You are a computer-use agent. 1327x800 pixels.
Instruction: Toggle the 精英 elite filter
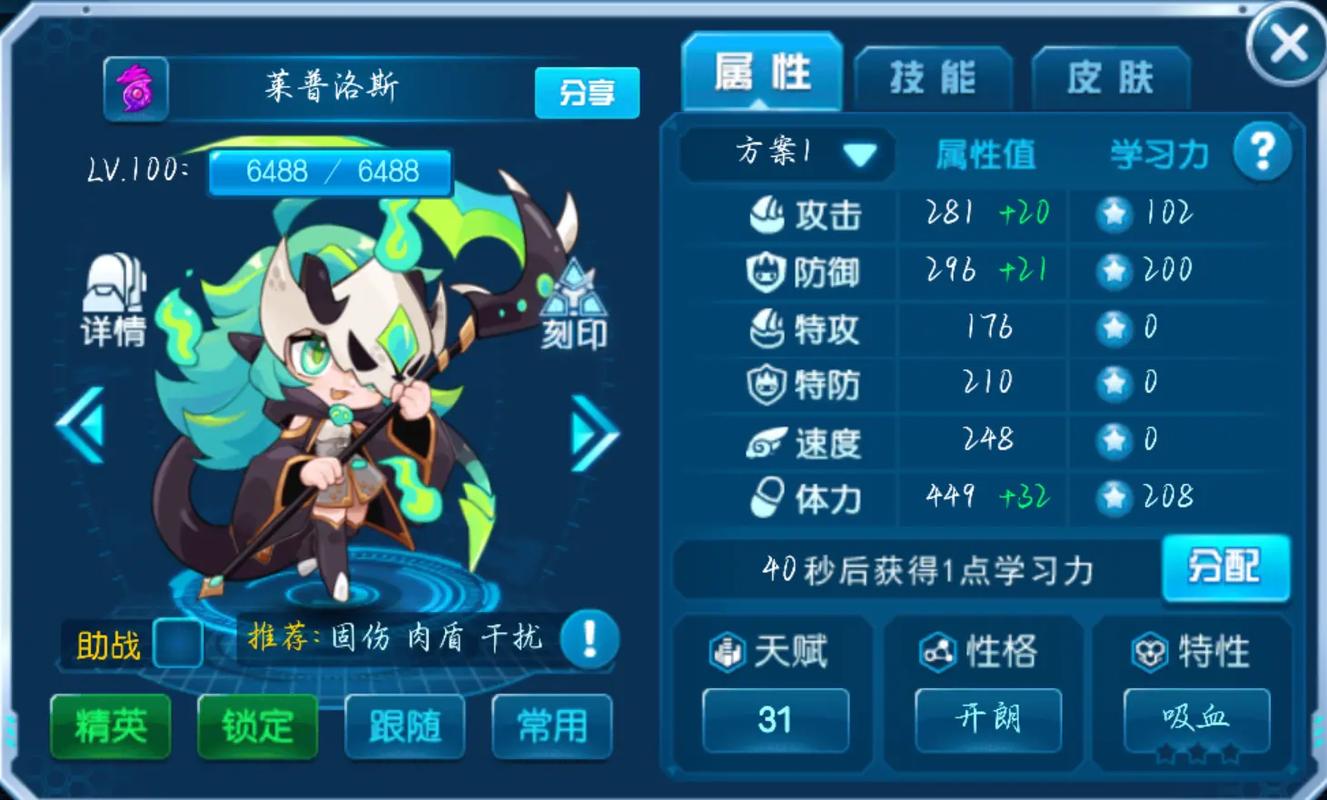click(110, 728)
